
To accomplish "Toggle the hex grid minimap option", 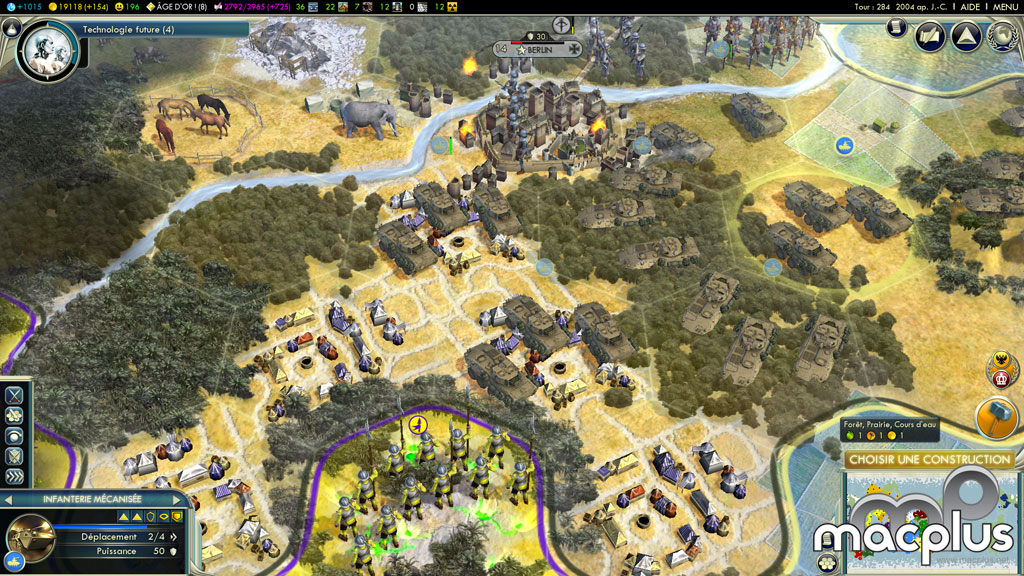I will 827,563.
